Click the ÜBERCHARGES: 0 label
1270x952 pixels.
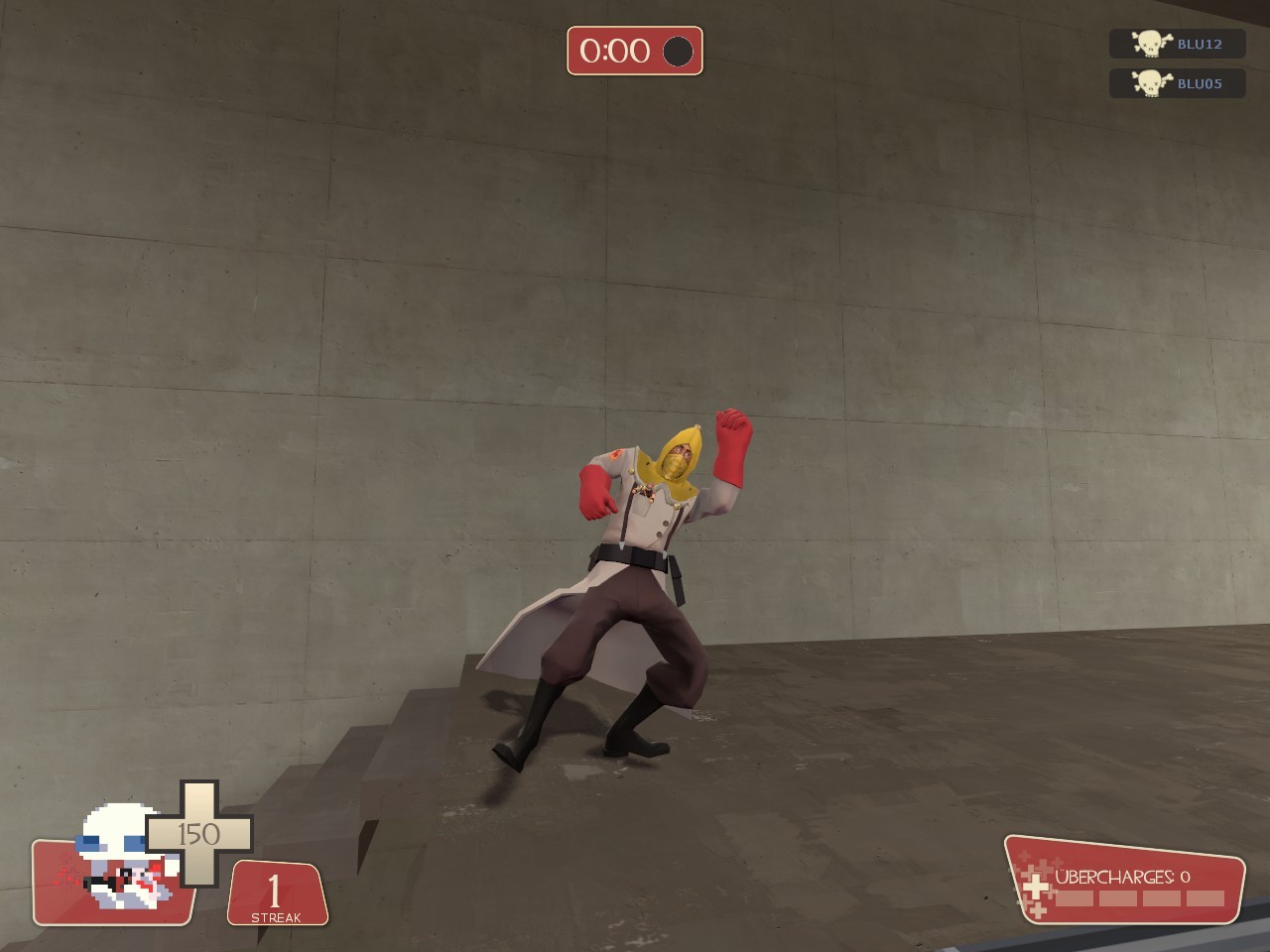coord(1123,876)
